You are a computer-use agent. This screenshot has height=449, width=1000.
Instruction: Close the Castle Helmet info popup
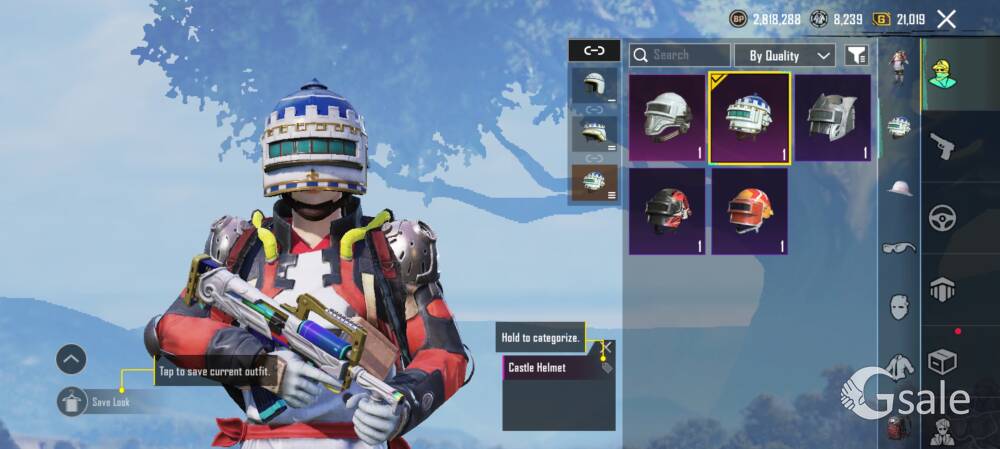point(605,347)
